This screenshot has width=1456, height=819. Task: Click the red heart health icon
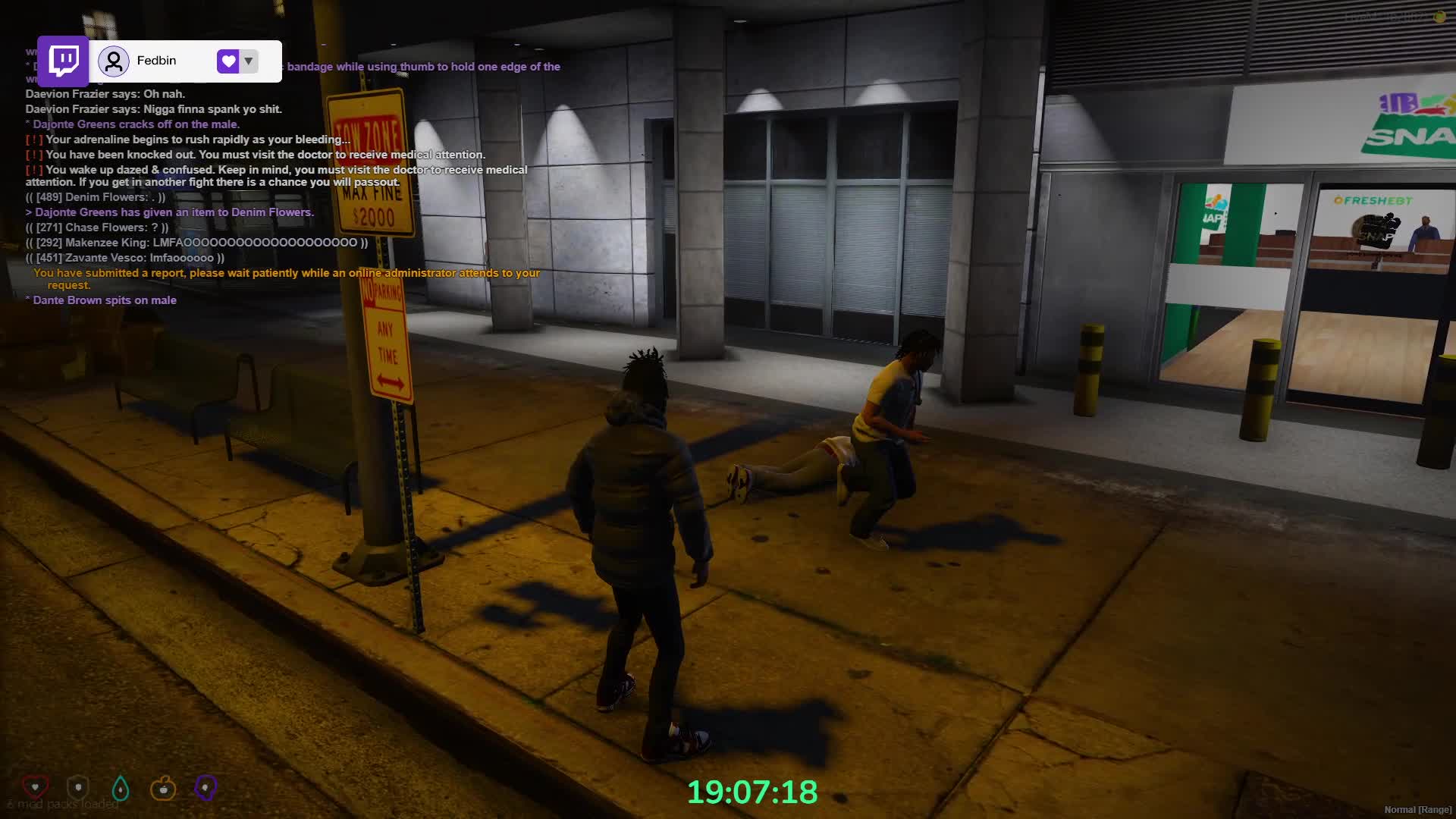point(35,787)
